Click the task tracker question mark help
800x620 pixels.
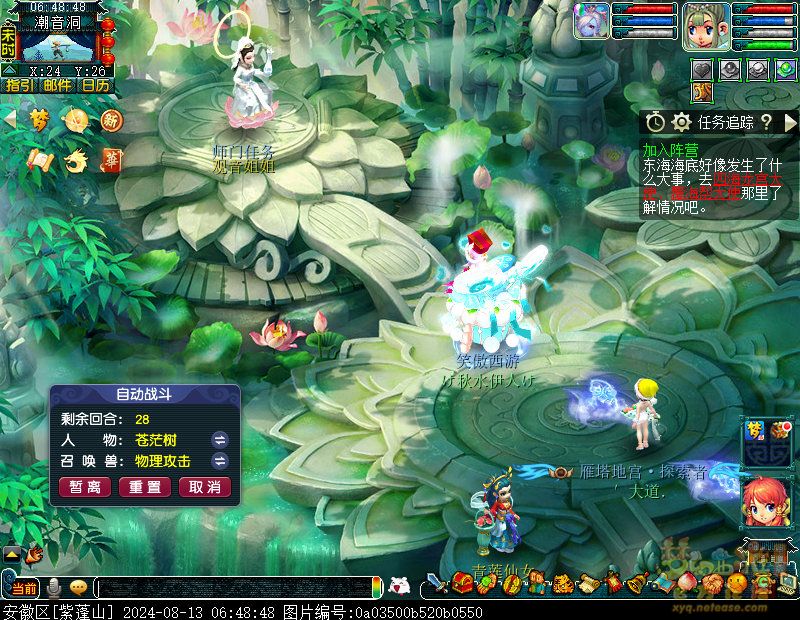tap(766, 122)
